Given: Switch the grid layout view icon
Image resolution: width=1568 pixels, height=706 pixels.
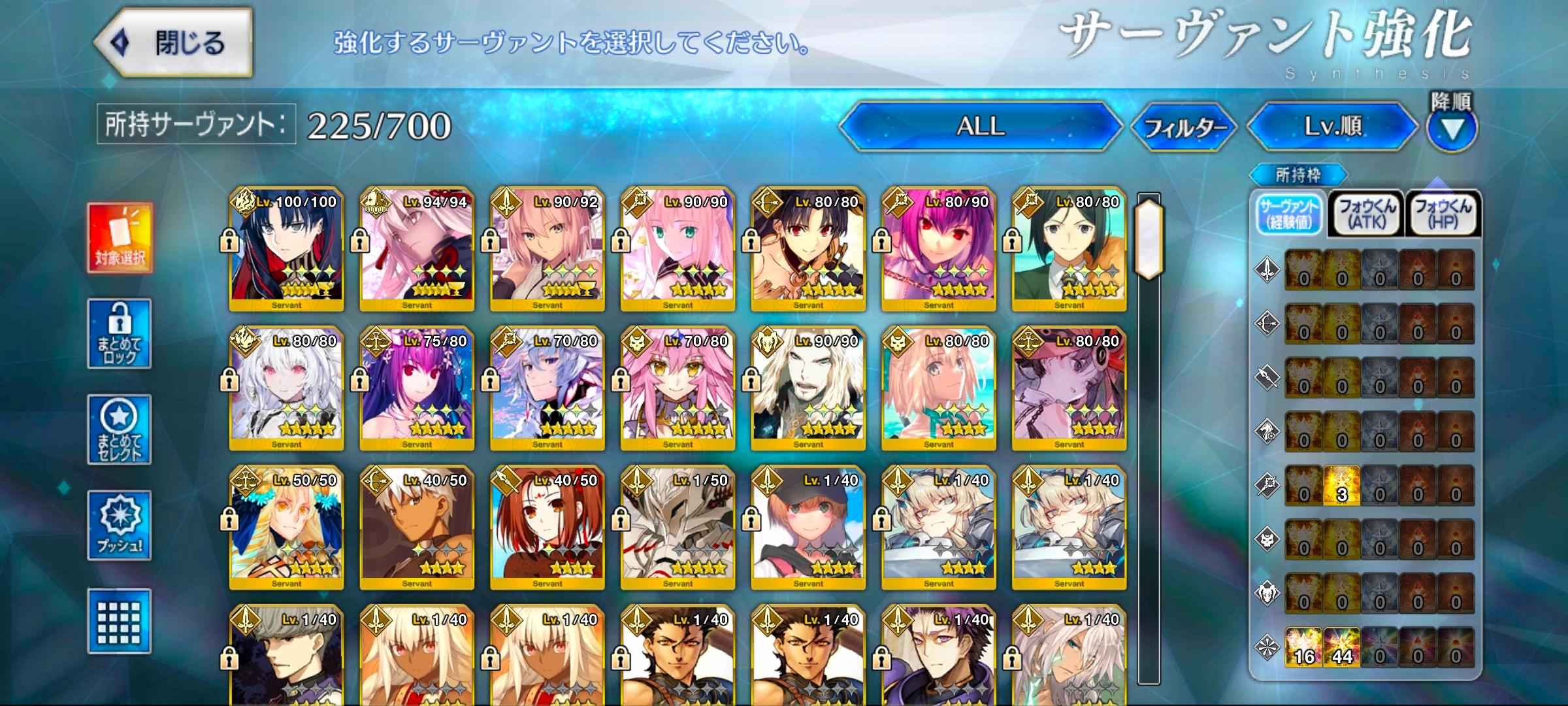Looking at the screenshot, I should 120,620.
